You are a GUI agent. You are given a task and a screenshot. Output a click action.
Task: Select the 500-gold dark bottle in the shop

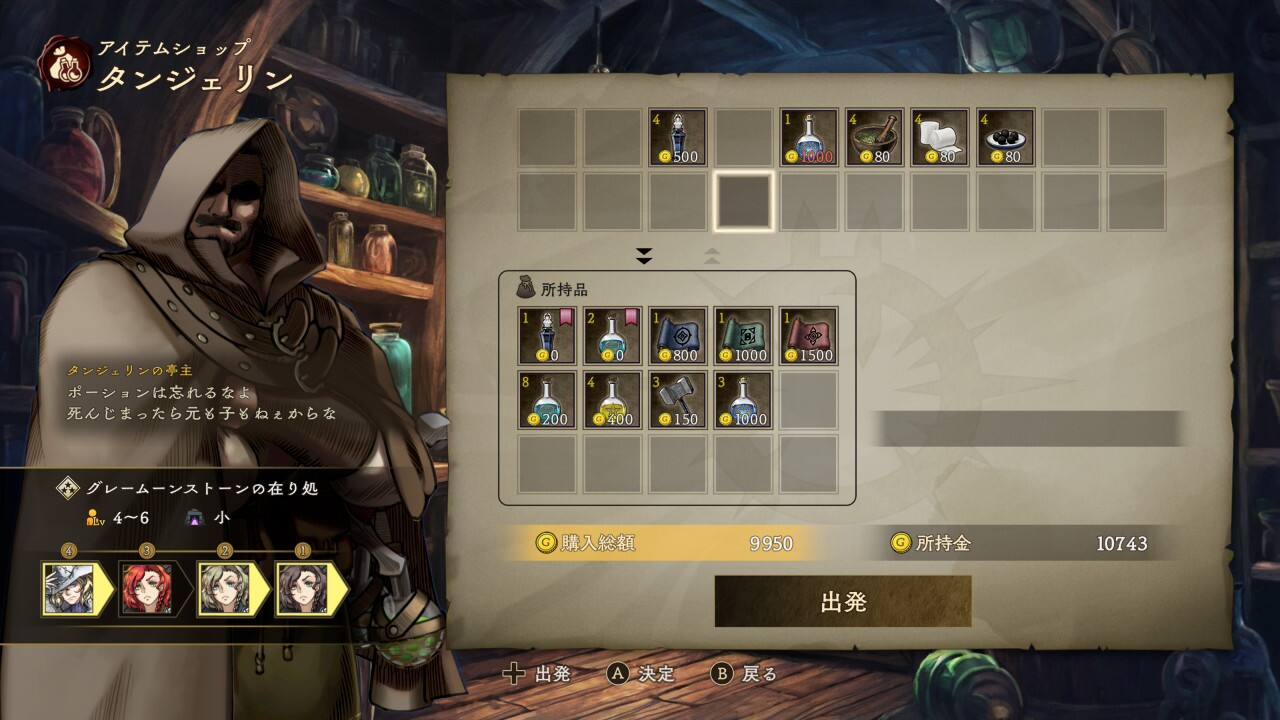[x=678, y=137]
